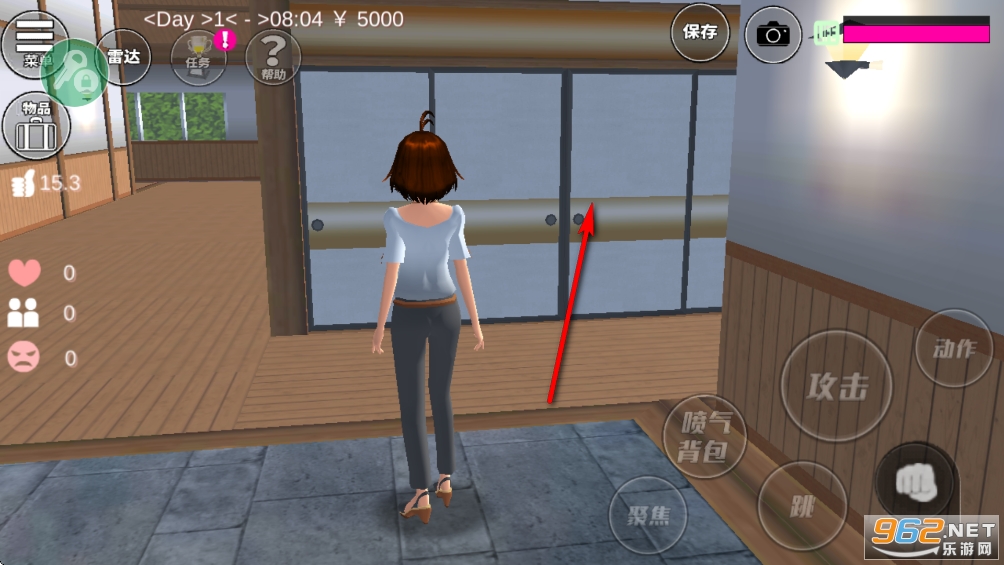
Task: Activate the camera photo mode
Action: click(773, 34)
